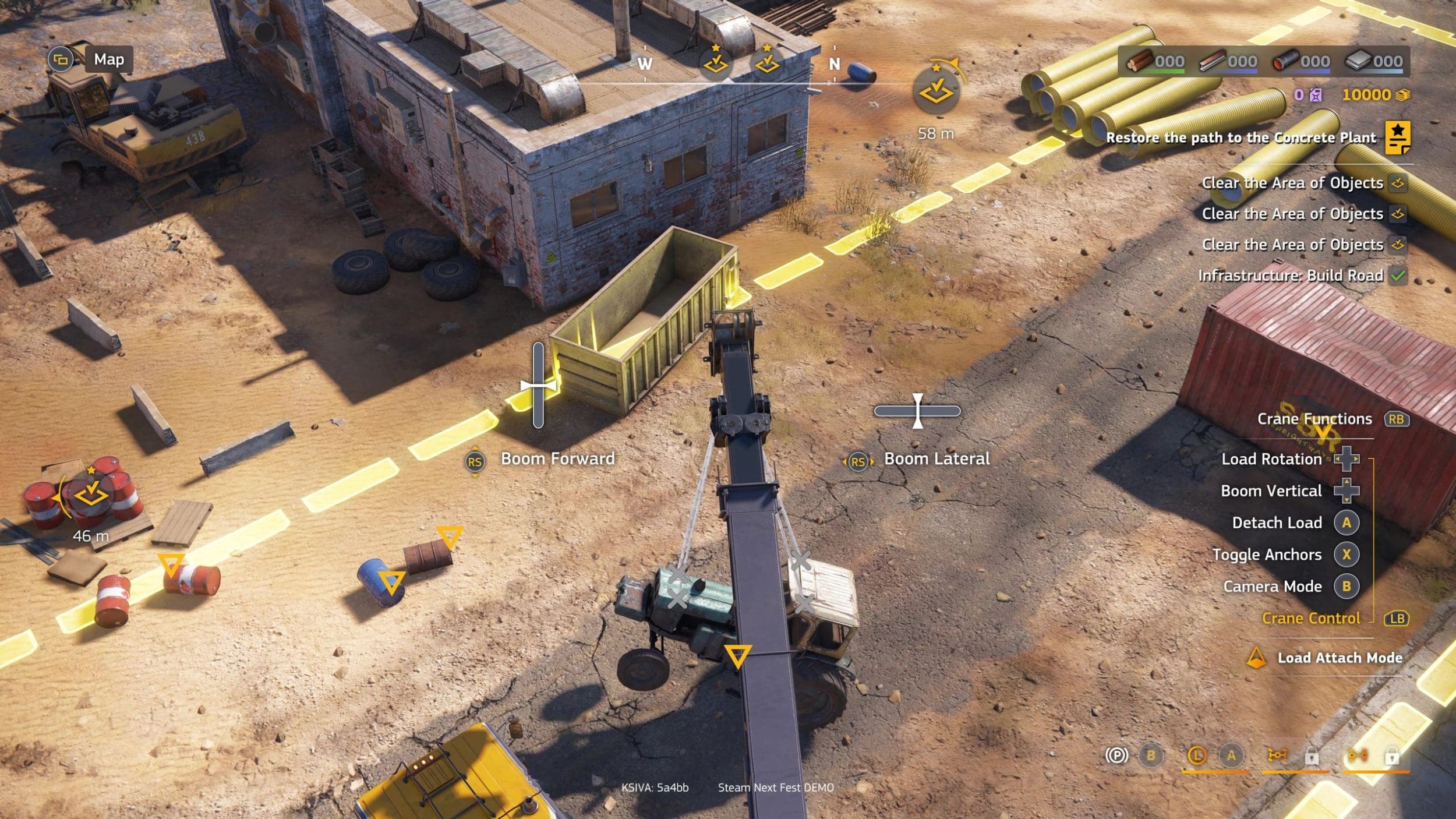Screen dimensions: 1456x819
Task: Switch Camera Mode
Action: click(x=1272, y=587)
